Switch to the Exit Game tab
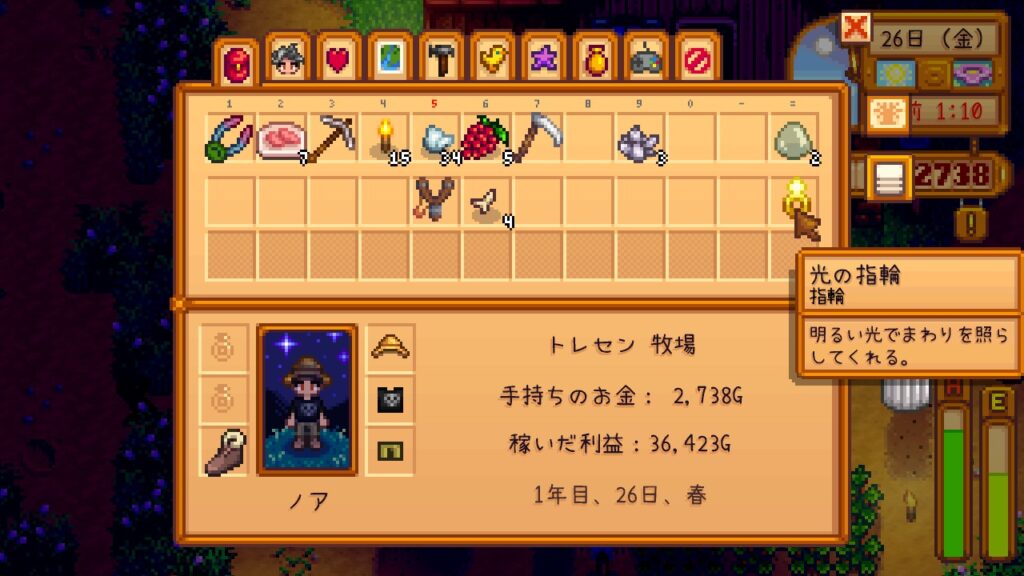The height and width of the screenshot is (576, 1024). point(696,61)
